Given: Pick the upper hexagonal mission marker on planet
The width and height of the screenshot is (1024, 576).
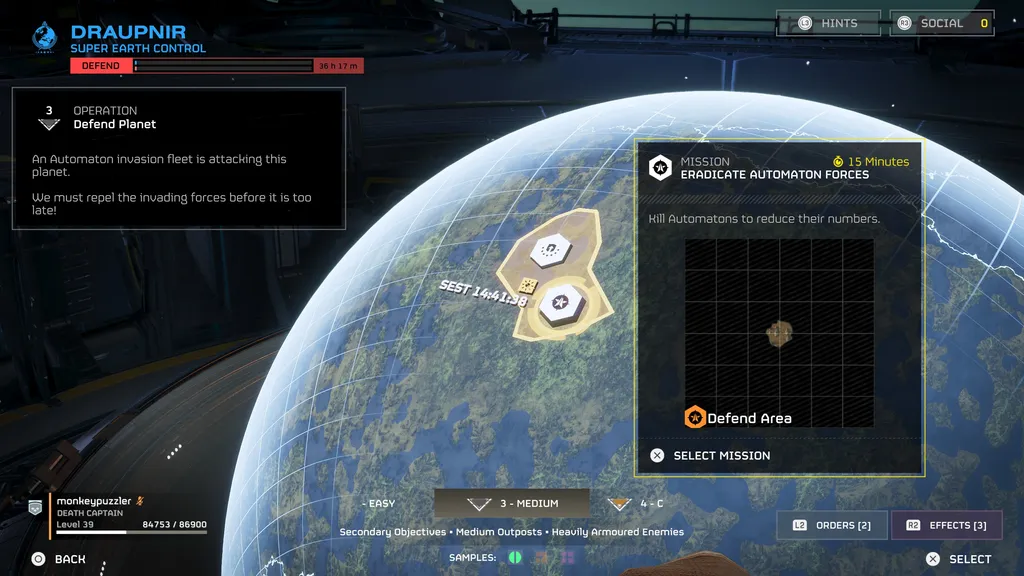Looking at the screenshot, I should (549, 249).
